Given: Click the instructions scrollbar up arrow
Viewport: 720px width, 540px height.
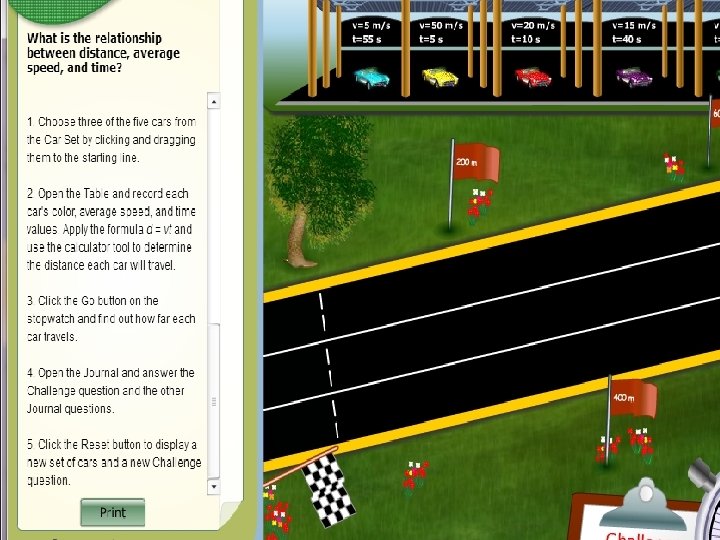Looking at the screenshot, I should coord(213,101).
